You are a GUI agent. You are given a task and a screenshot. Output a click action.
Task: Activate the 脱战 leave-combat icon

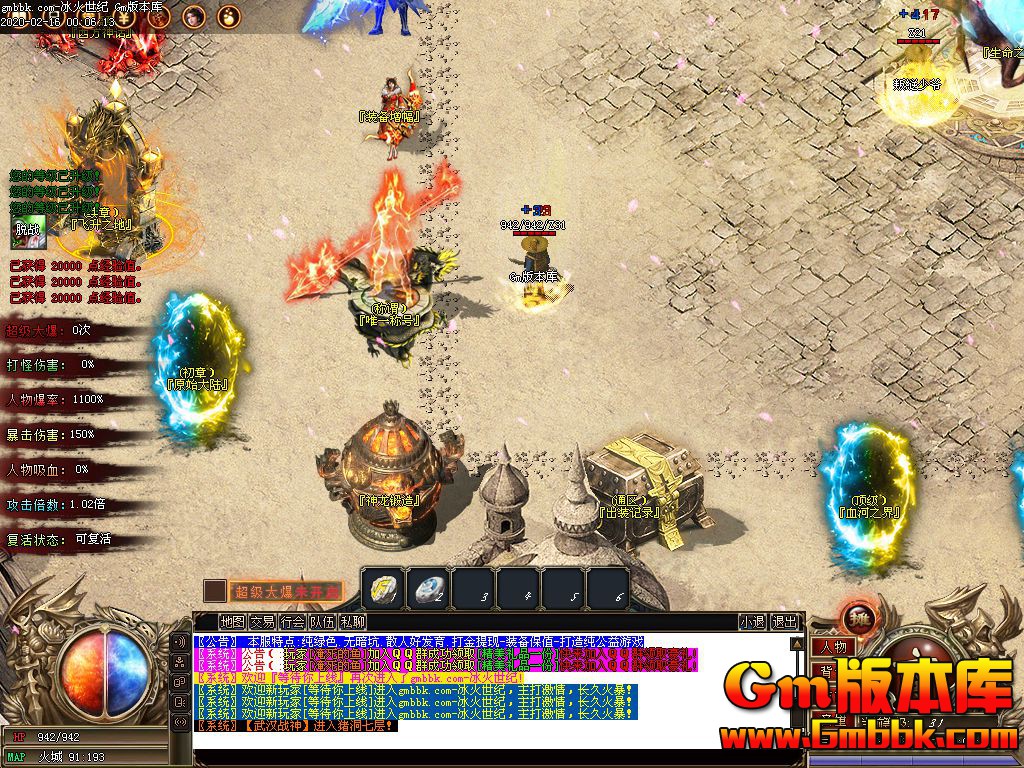pyautogui.click(x=28, y=231)
